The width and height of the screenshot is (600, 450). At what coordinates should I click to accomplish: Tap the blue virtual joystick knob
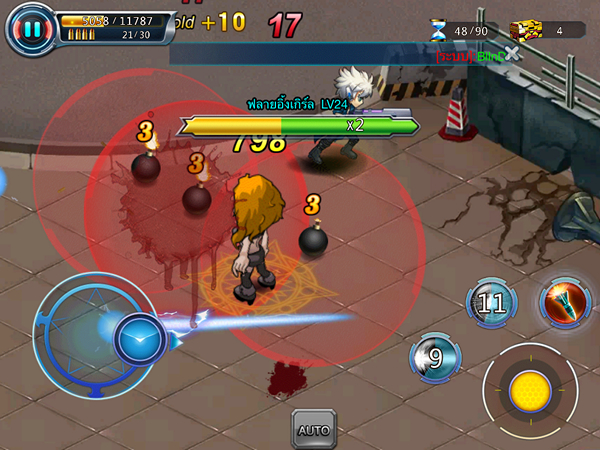click(139, 341)
